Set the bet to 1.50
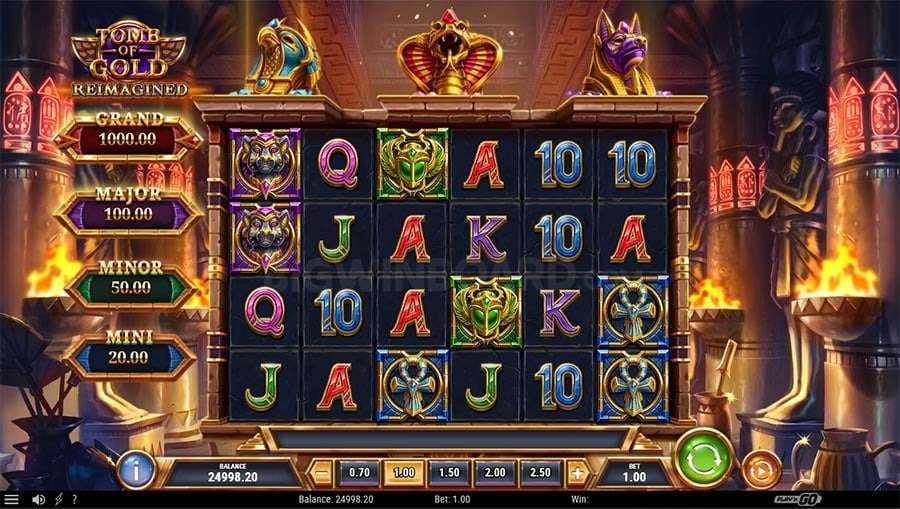The image size is (900, 509). [x=449, y=472]
